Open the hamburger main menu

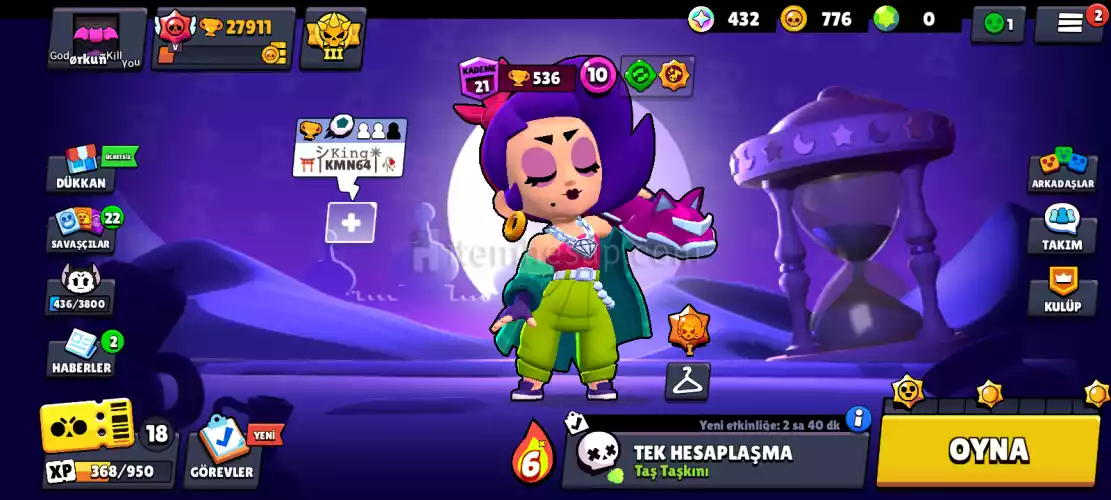coord(1069,24)
